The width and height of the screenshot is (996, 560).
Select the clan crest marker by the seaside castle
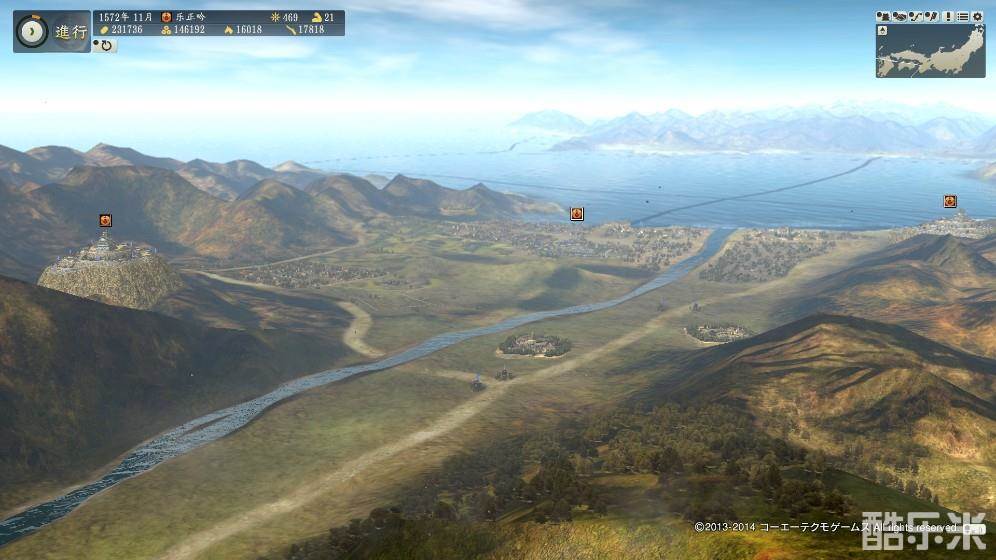pos(950,201)
